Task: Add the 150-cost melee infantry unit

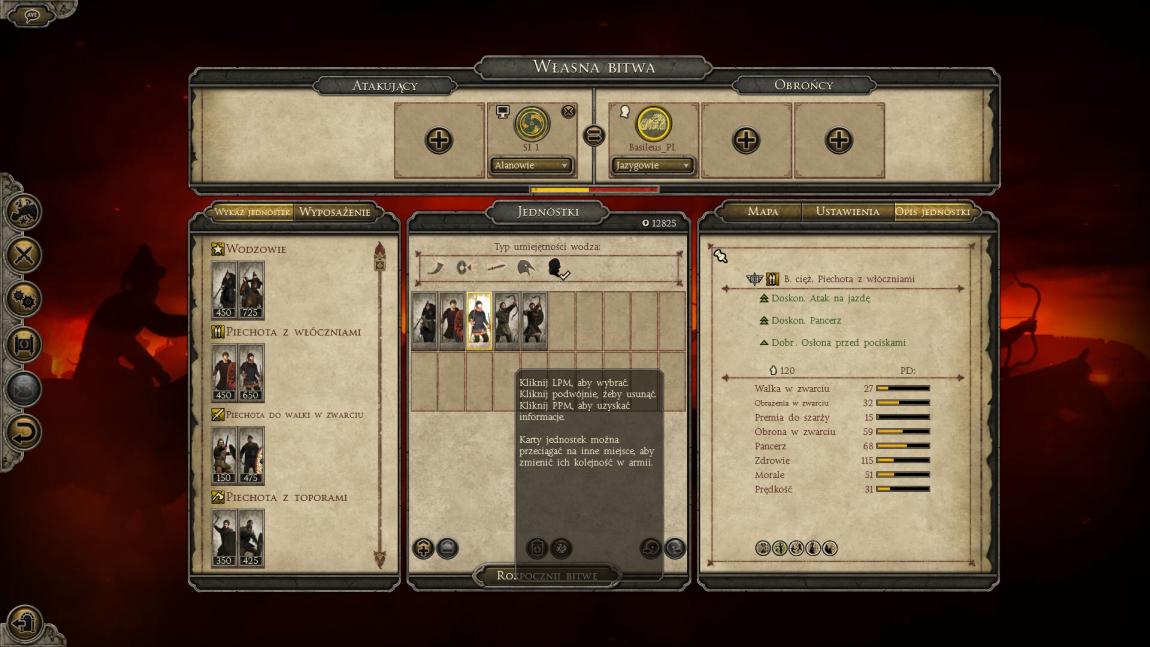Action: point(224,455)
